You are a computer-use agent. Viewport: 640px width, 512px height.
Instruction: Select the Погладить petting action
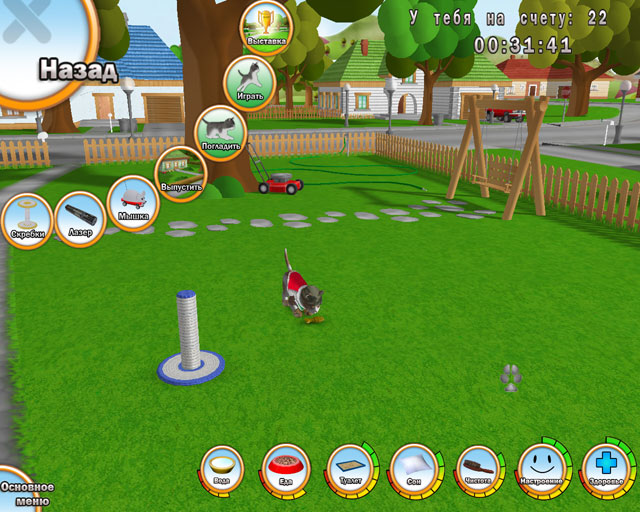click(219, 131)
